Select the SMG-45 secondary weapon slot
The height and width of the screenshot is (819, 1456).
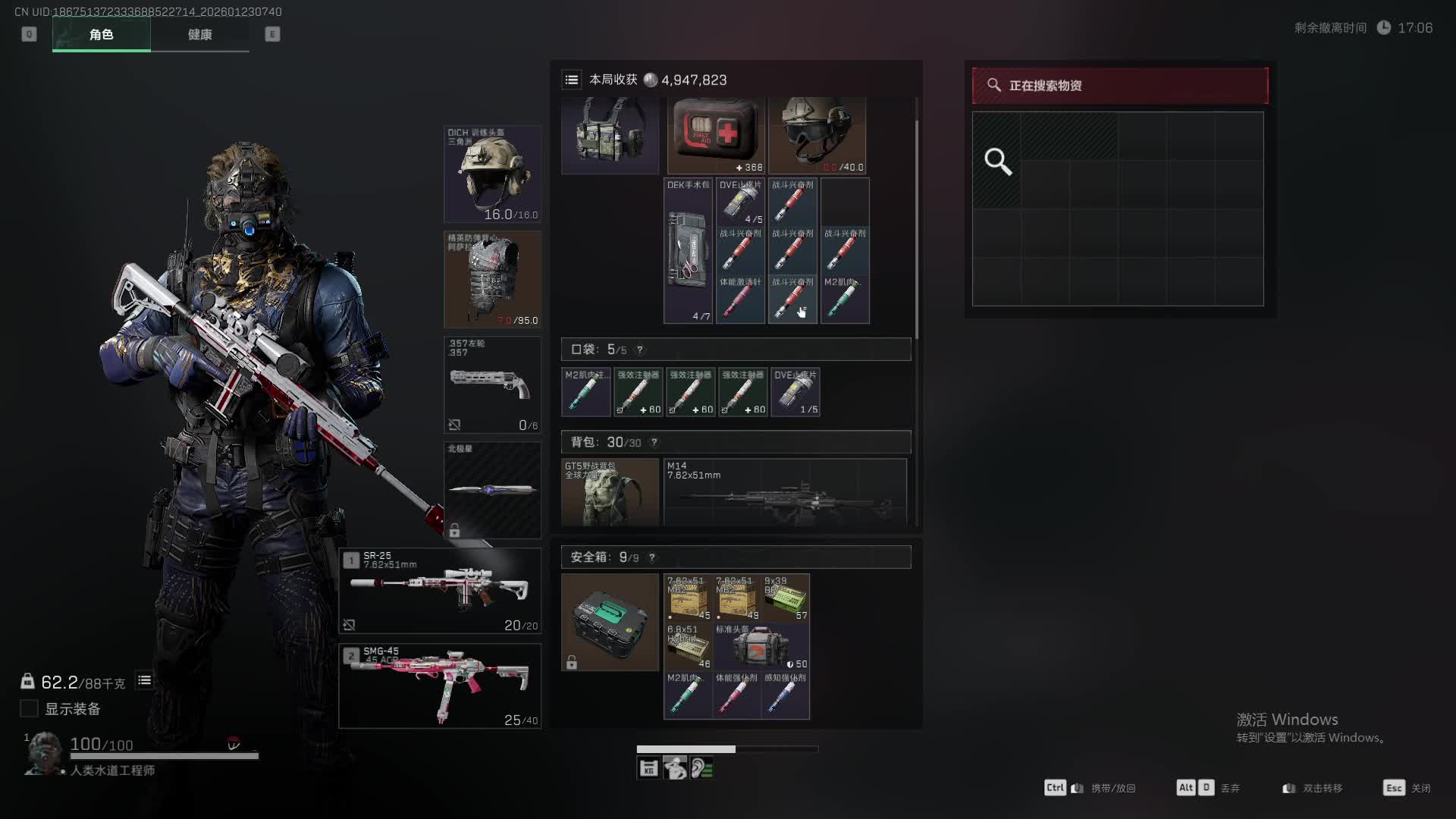[x=440, y=686]
